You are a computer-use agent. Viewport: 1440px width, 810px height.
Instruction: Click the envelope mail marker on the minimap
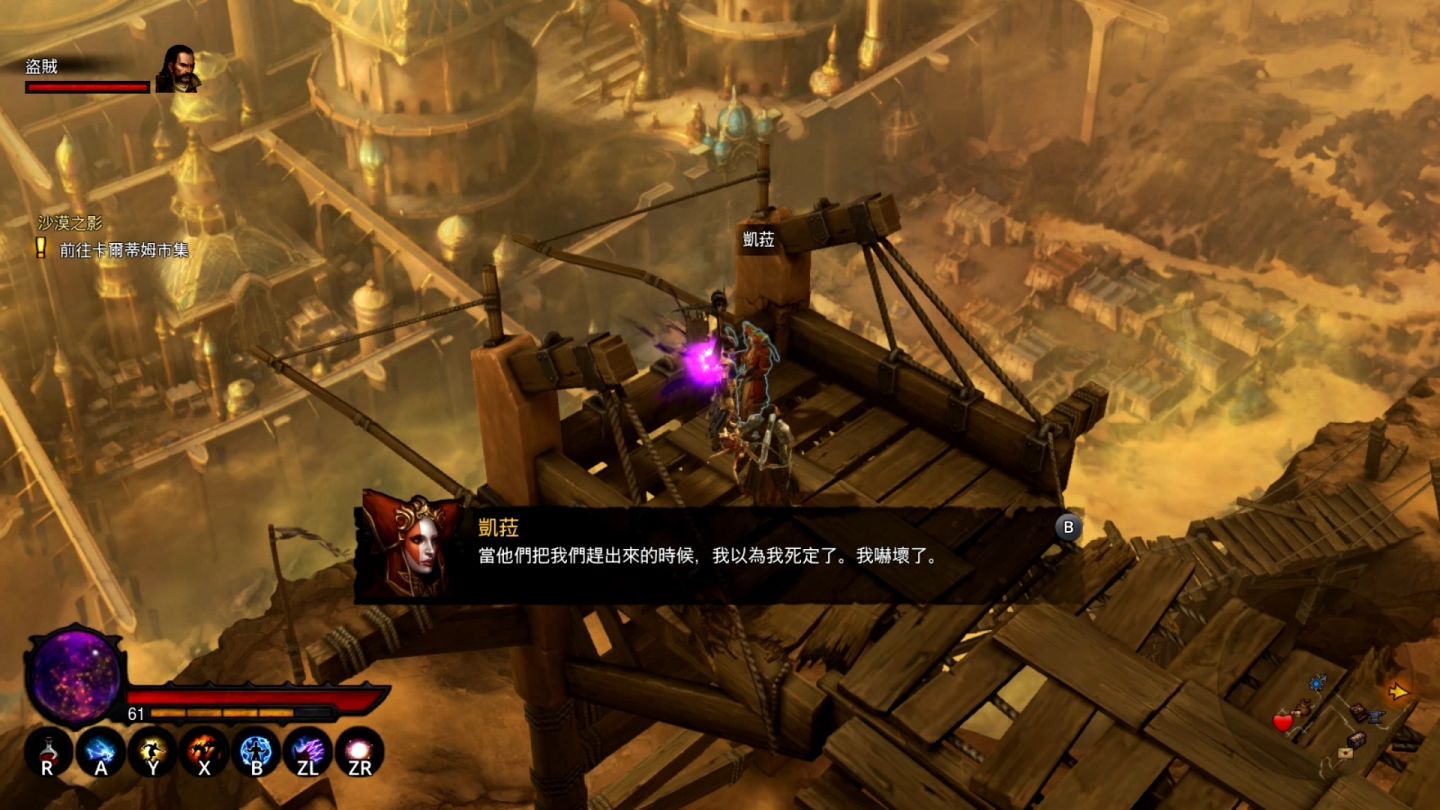point(1345,753)
